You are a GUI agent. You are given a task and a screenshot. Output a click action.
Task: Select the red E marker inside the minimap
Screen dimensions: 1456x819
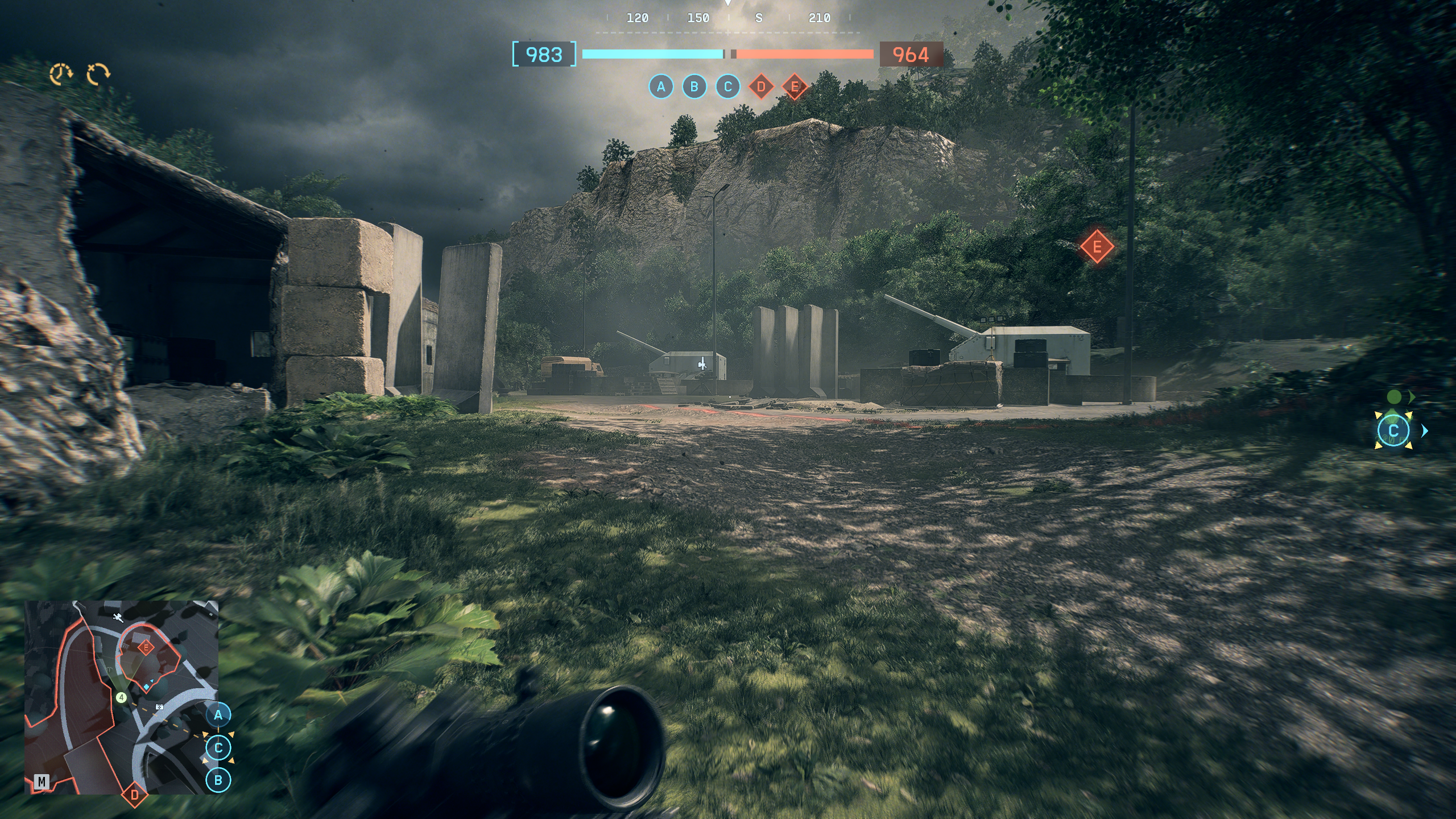pos(146,647)
